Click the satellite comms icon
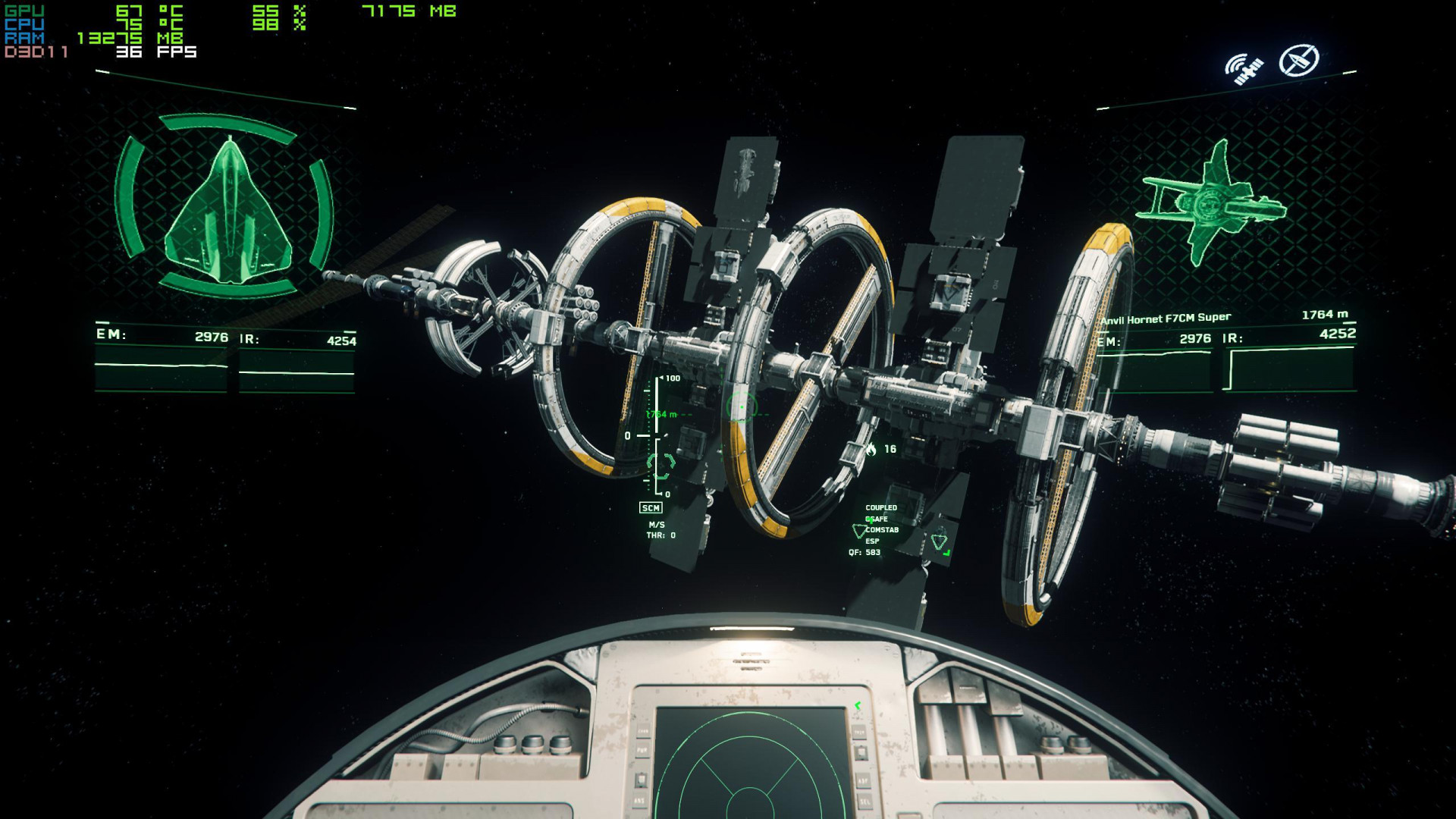The image size is (1456, 819). [x=1244, y=65]
